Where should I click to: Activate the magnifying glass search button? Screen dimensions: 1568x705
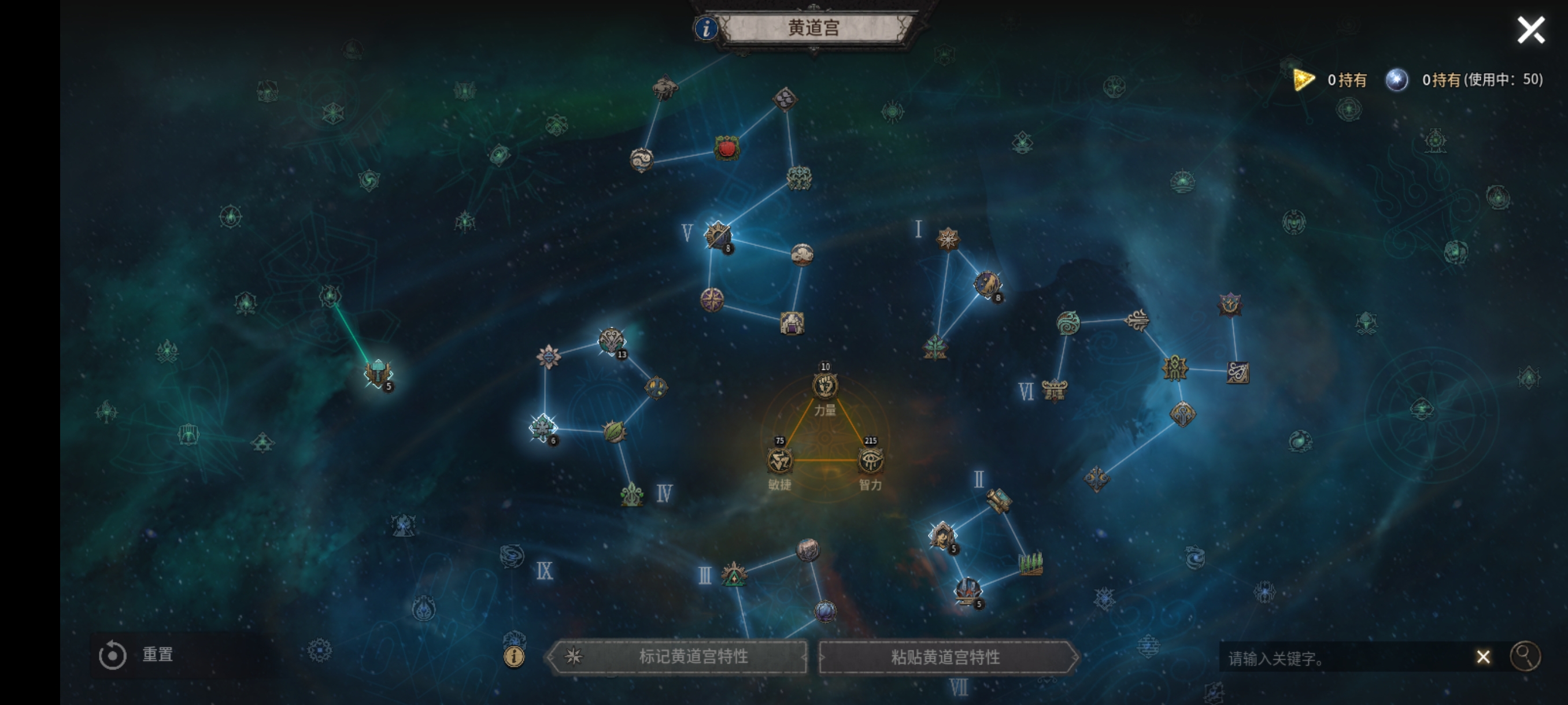point(1525,656)
